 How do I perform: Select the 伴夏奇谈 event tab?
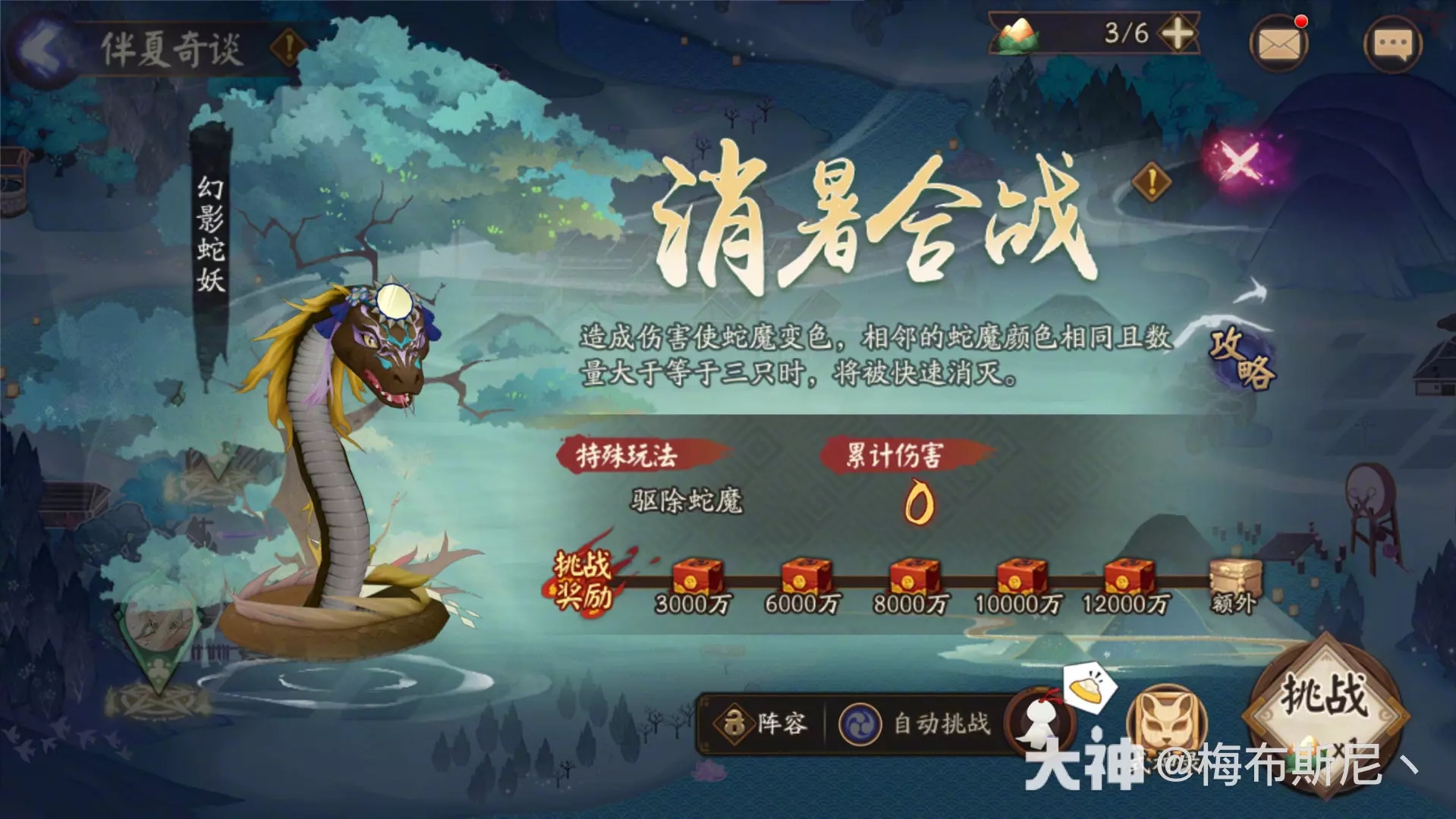[x=171, y=47]
